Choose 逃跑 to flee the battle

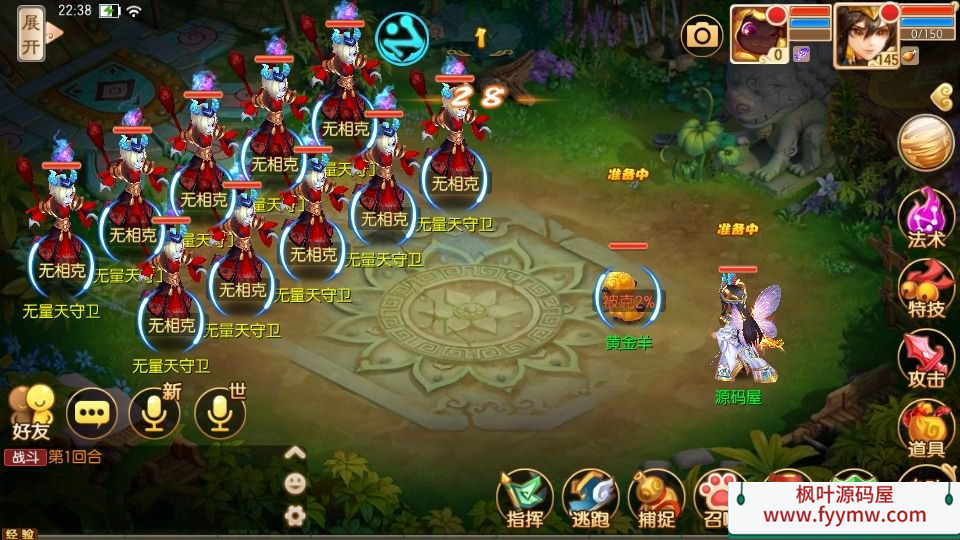click(x=591, y=497)
